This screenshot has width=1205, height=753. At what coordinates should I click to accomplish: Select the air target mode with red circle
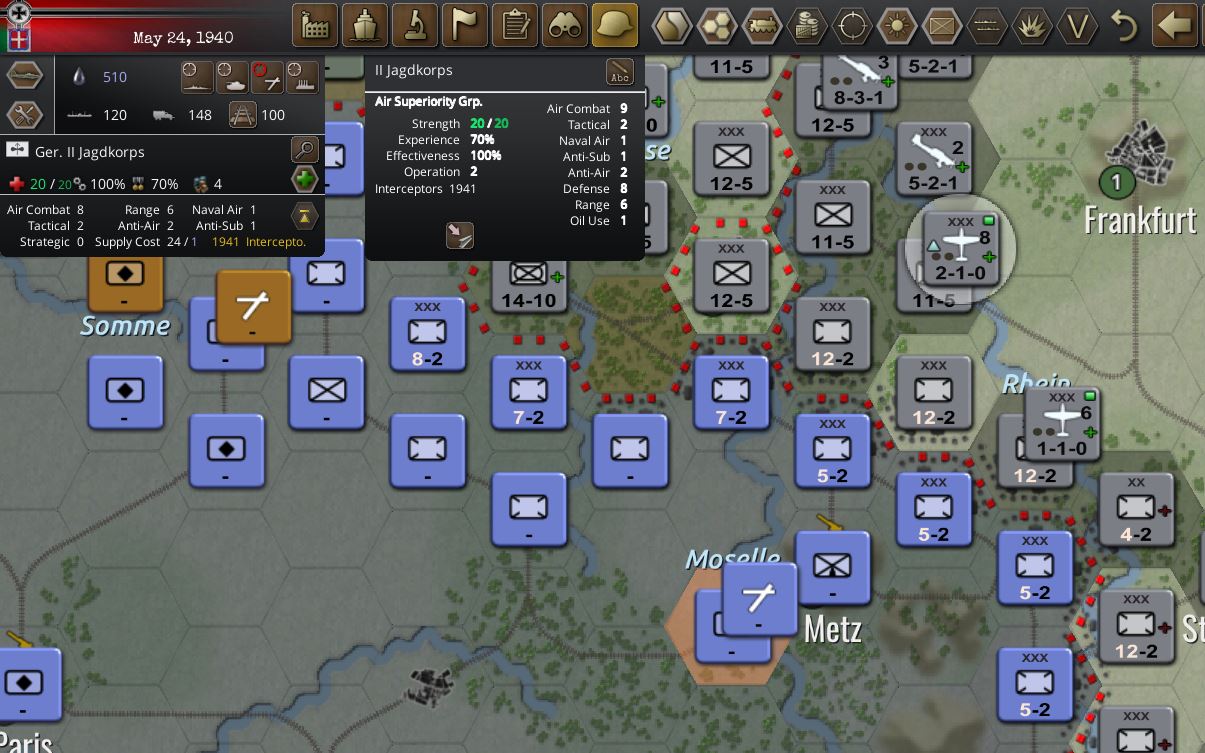pos(267,76)
